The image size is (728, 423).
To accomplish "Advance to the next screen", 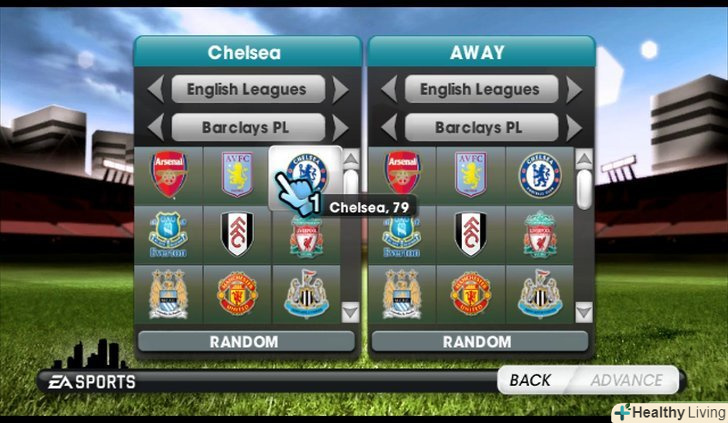I will coord(626,380).
